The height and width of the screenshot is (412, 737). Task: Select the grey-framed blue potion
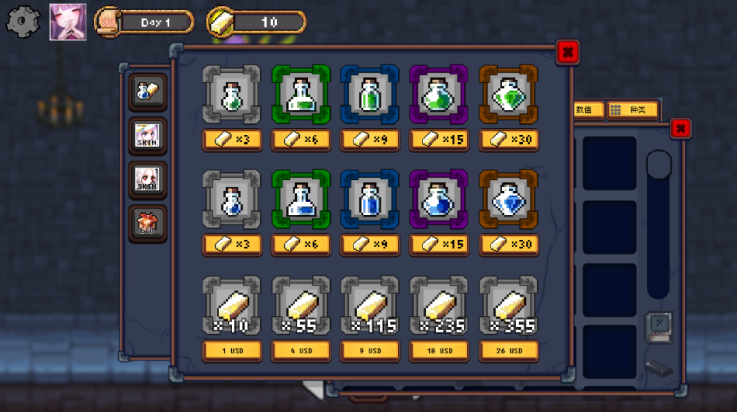(232, 198)
